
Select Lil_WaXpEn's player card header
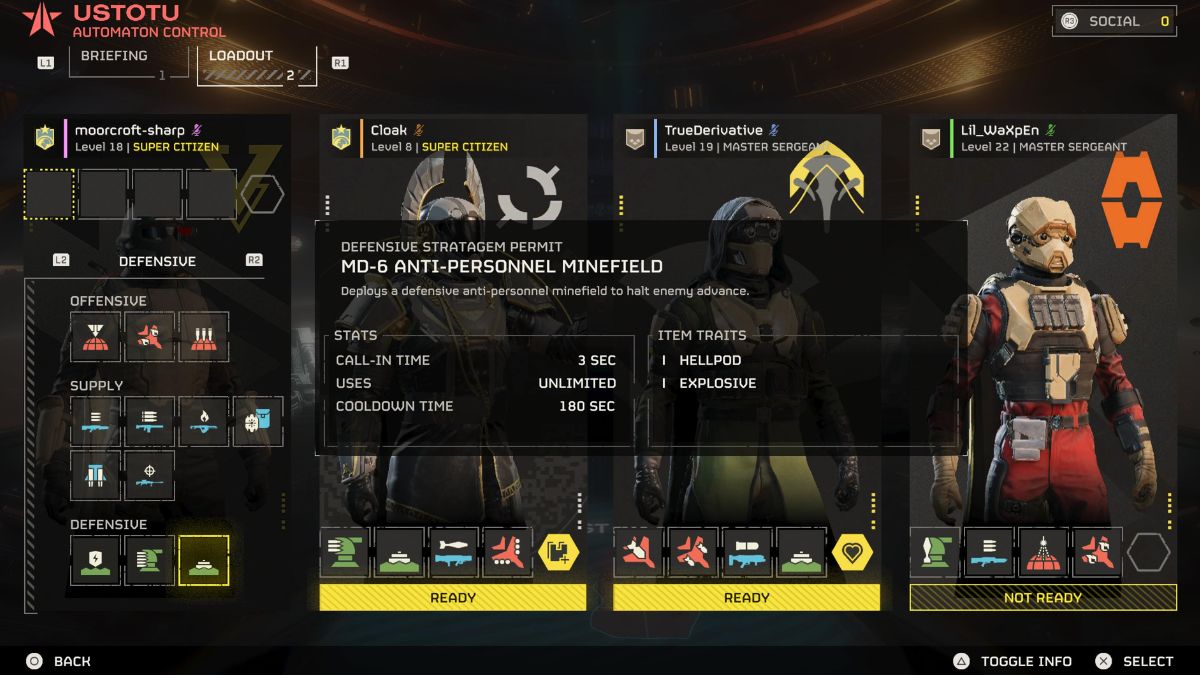1000,131
